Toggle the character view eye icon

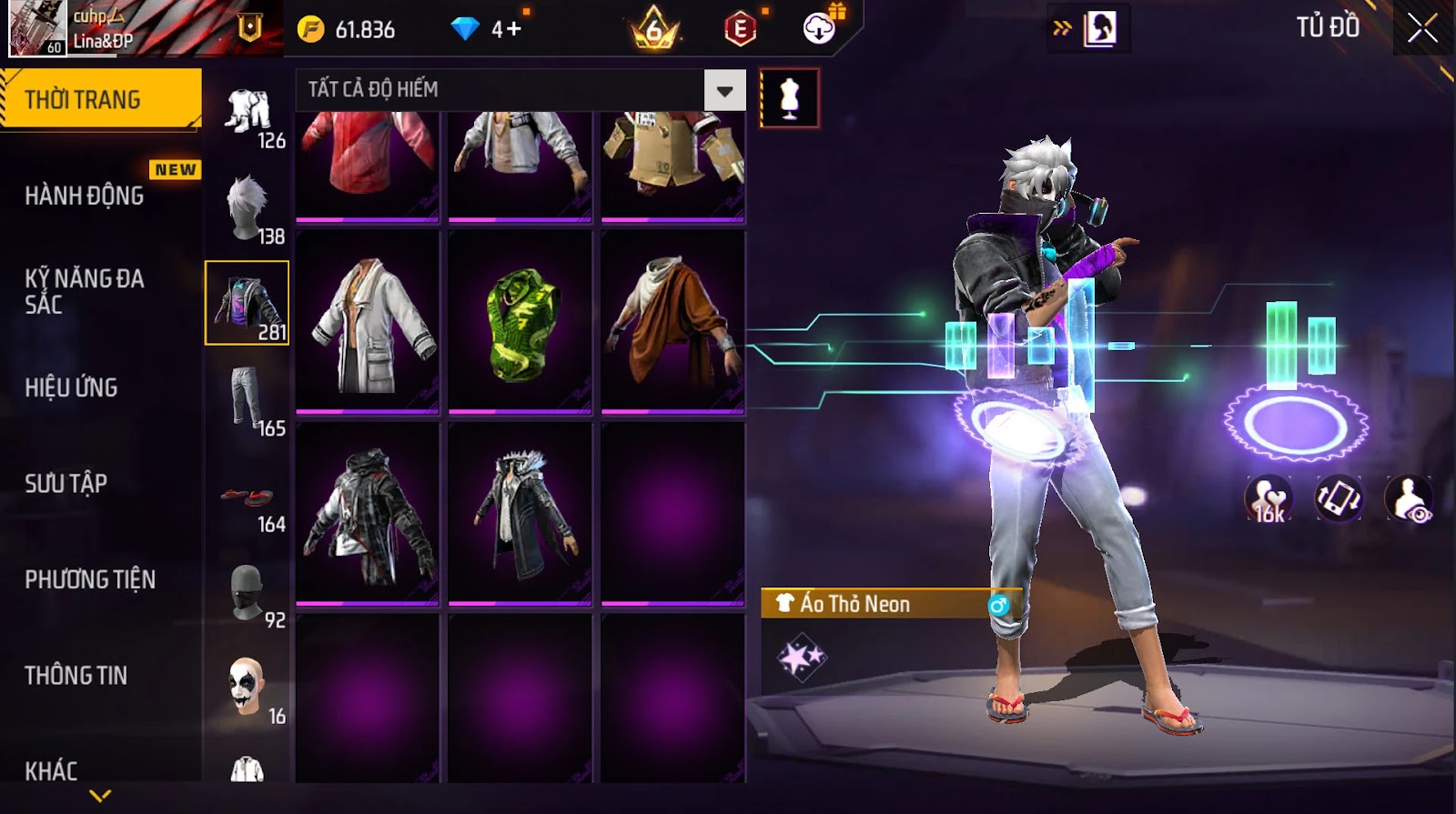1409,498
